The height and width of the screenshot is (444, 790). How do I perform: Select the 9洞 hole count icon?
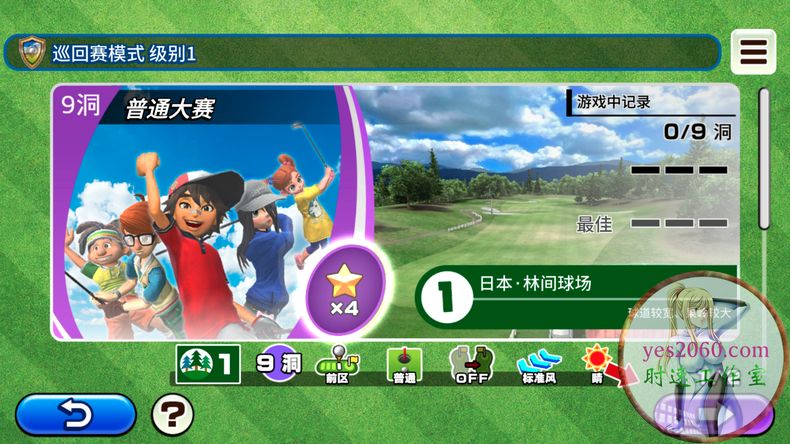277,365
